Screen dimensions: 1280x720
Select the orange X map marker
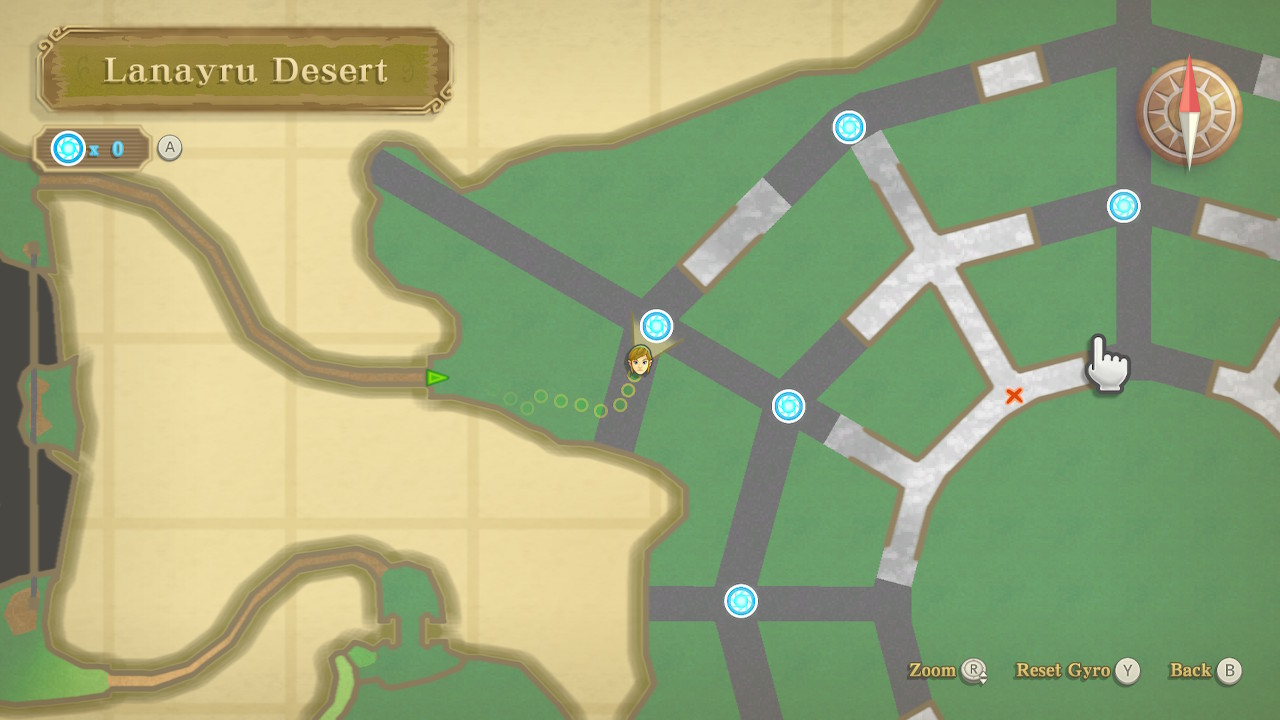point(1014,396)
